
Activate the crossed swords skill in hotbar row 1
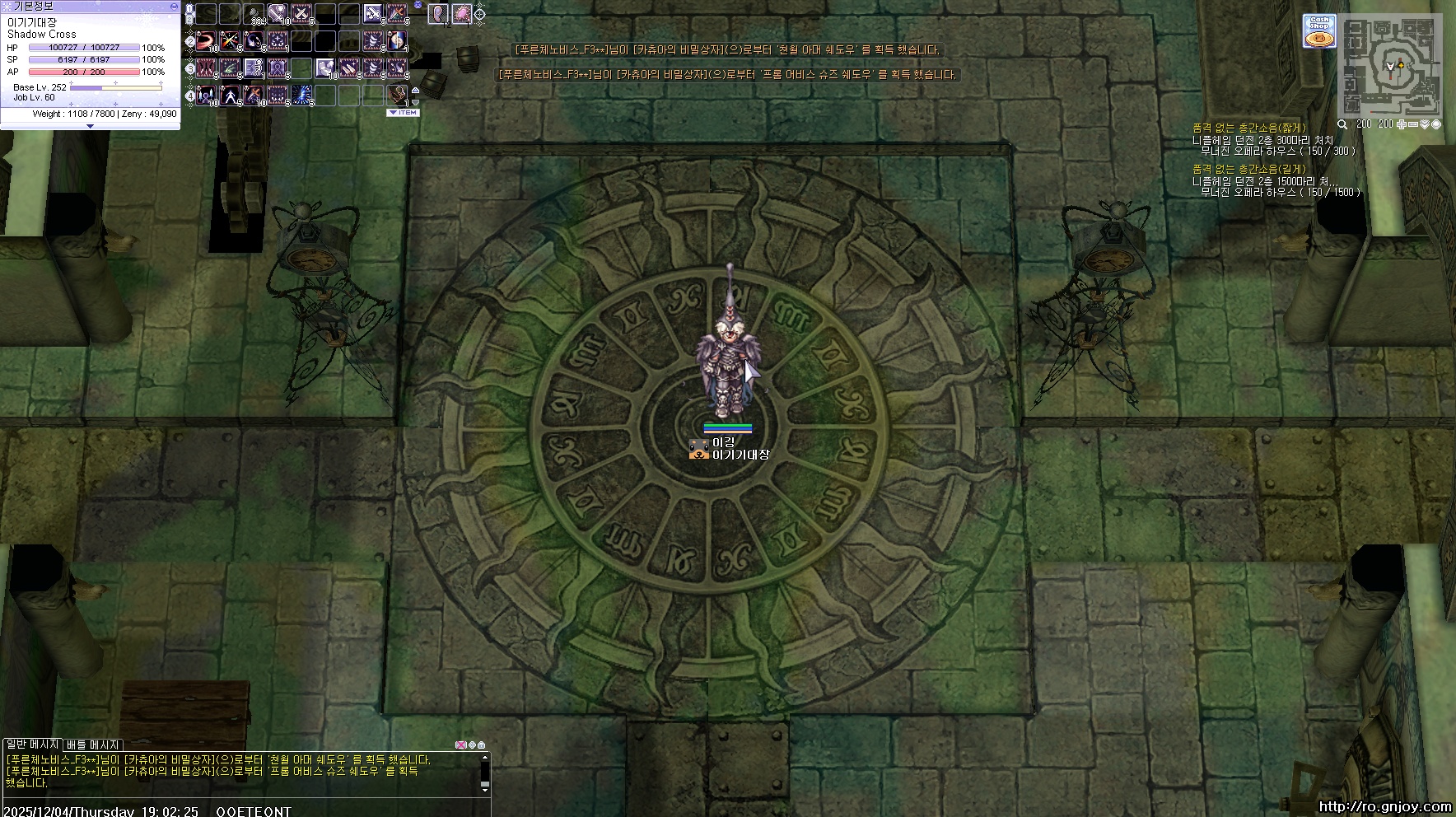pyautogui.click(x=301, y=14)
